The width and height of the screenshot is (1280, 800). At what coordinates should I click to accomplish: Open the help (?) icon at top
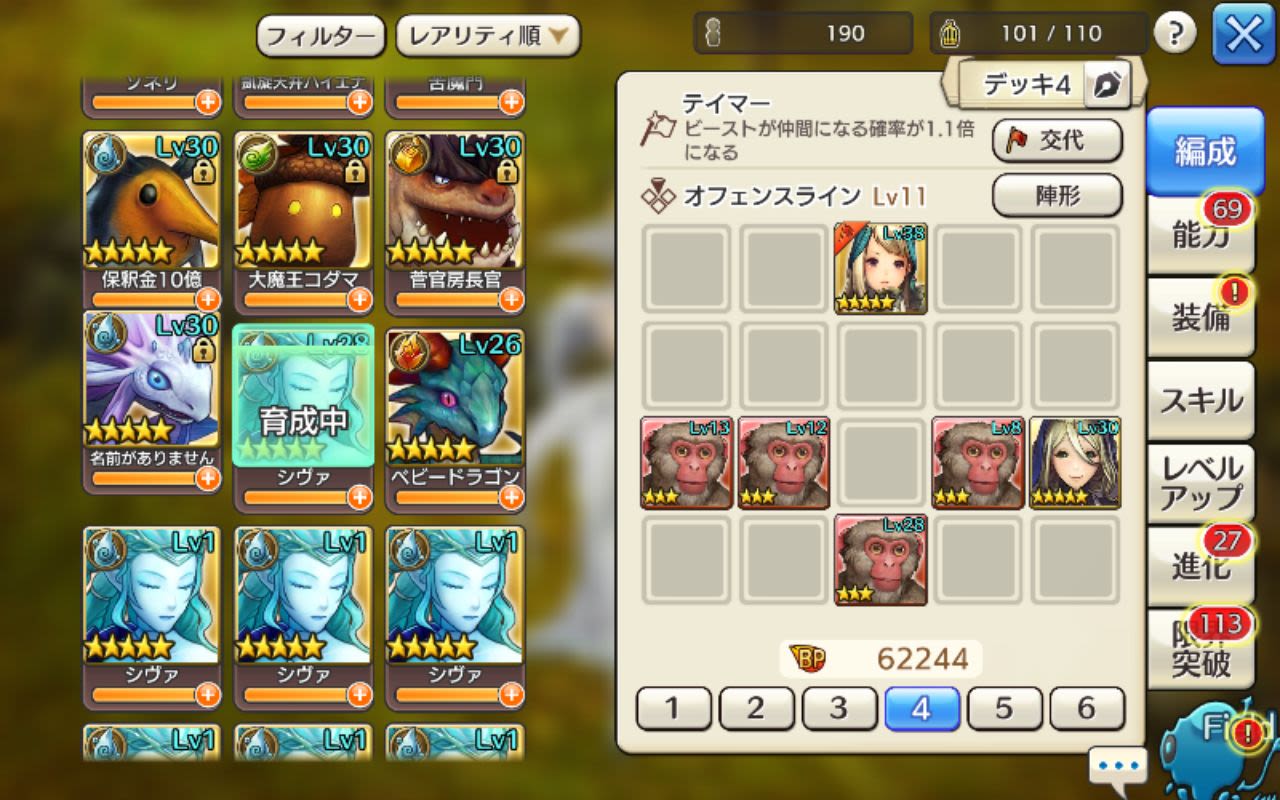1177,32
